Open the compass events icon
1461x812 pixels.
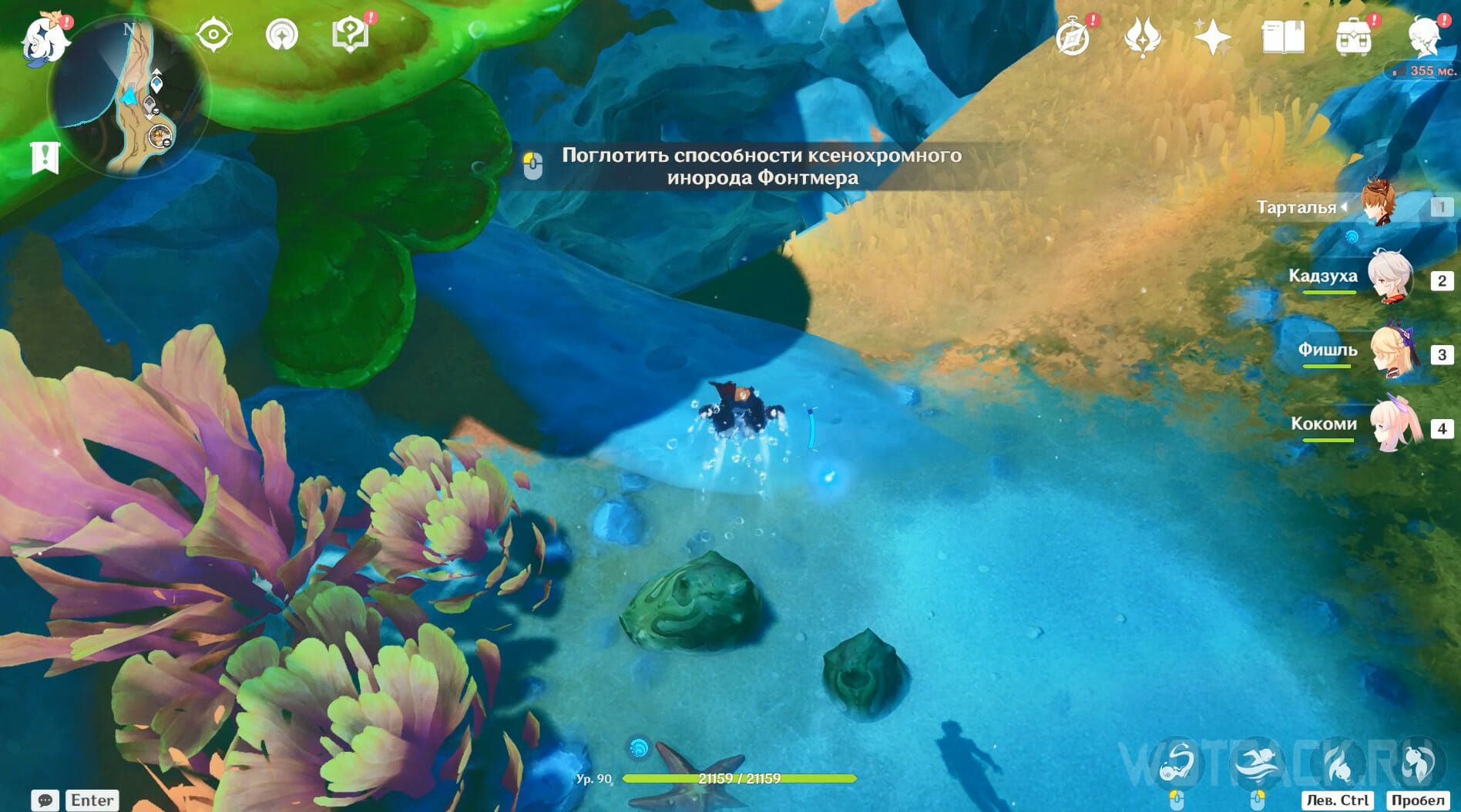pos(1073,37)
